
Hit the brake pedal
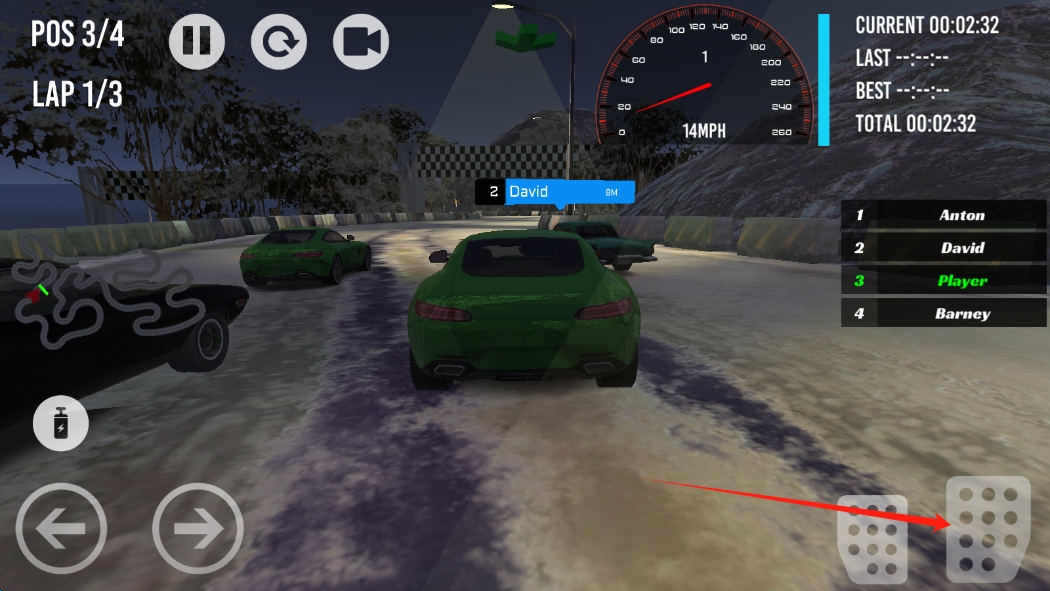872,538
